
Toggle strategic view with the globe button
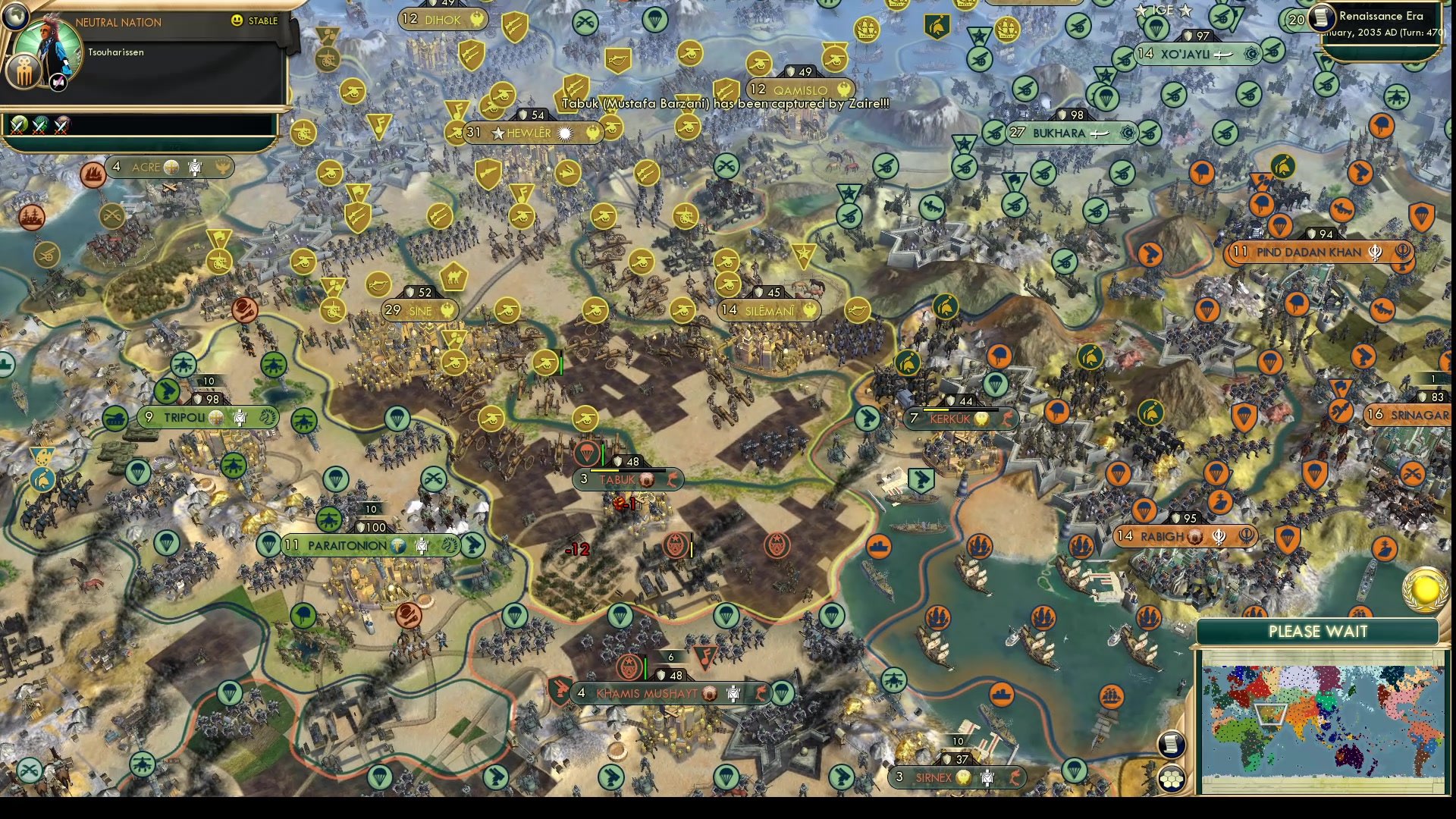pyautogui.click(x=15, y=17)
